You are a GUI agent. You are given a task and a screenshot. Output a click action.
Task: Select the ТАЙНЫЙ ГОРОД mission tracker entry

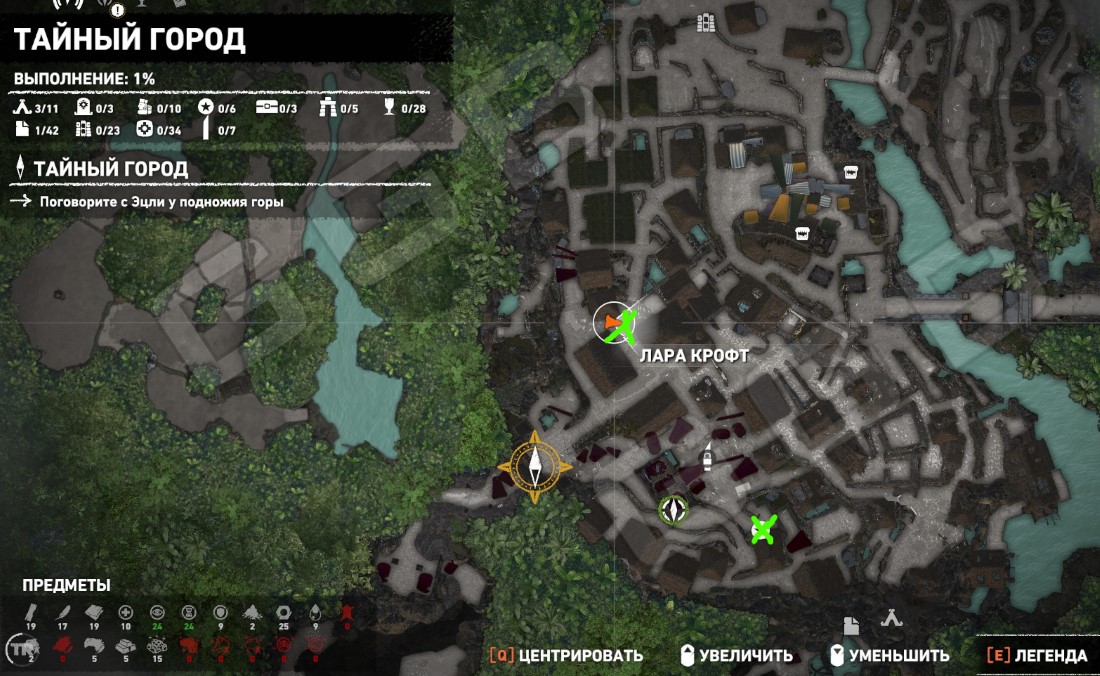click(110, 169)
